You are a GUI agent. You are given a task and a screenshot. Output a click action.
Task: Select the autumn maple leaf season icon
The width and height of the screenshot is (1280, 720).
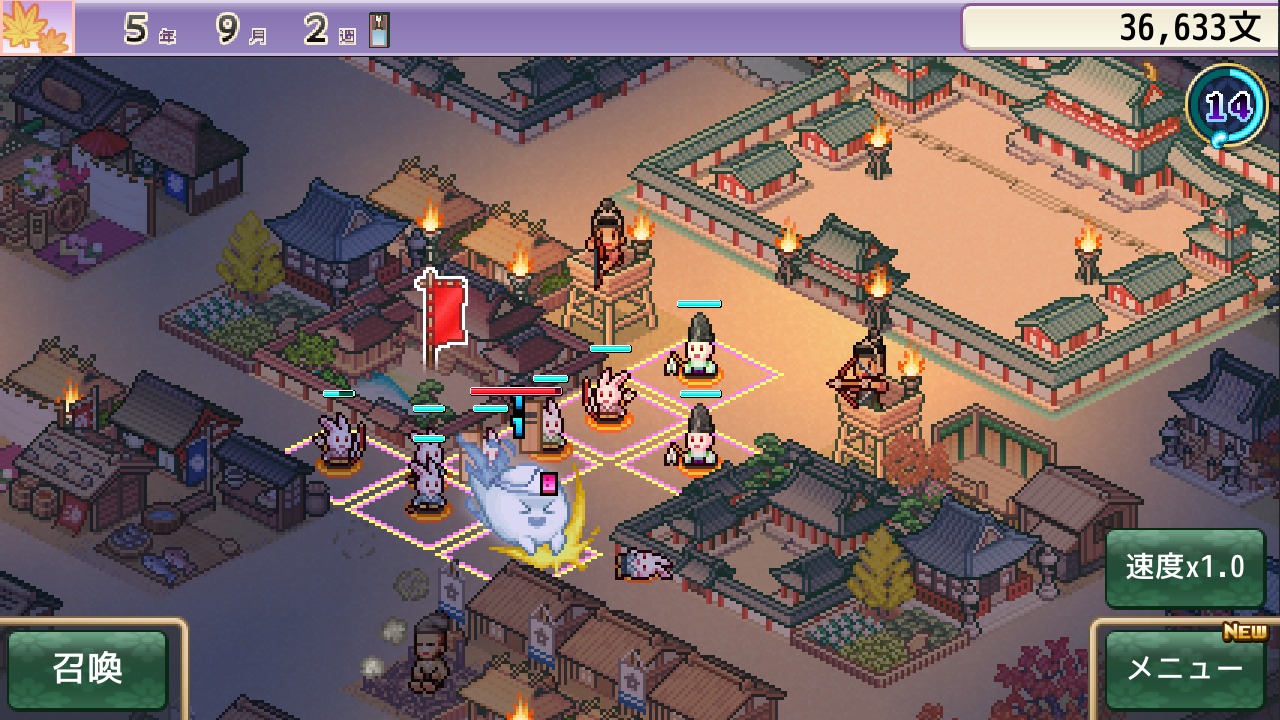pyautogui.click(x=36, y=27)
